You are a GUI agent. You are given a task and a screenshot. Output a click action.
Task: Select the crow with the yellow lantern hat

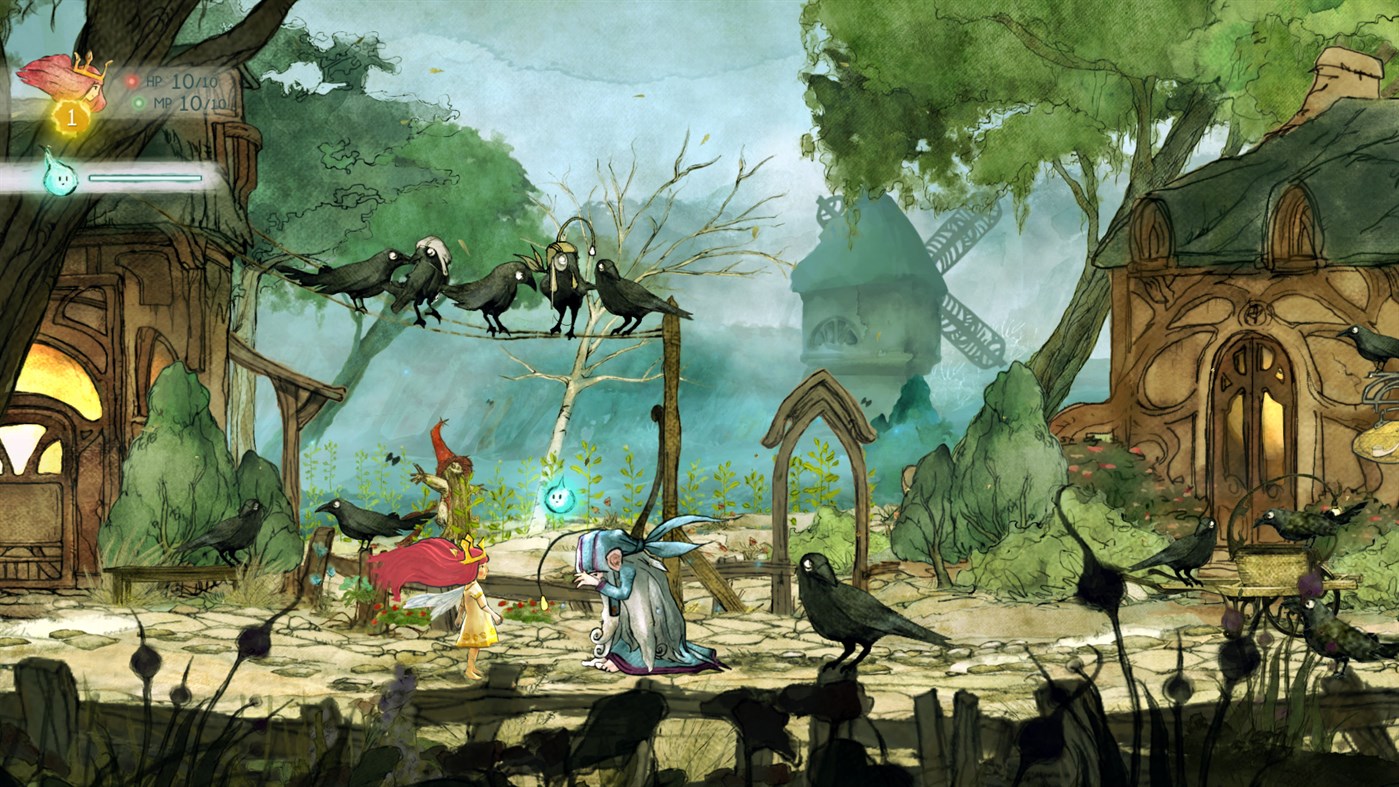click(560, 265)
